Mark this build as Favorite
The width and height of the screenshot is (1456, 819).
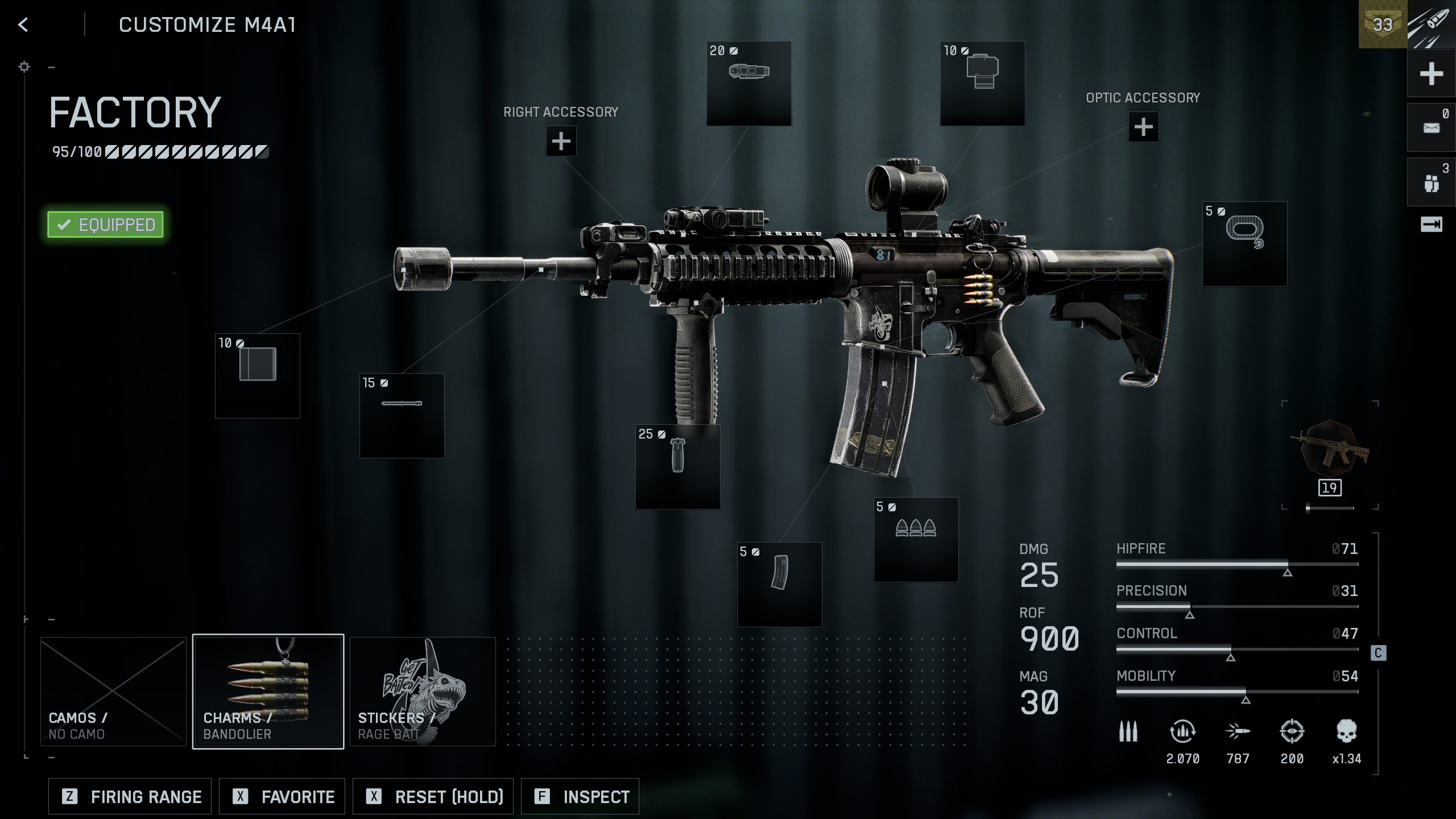tap(282, 796)
